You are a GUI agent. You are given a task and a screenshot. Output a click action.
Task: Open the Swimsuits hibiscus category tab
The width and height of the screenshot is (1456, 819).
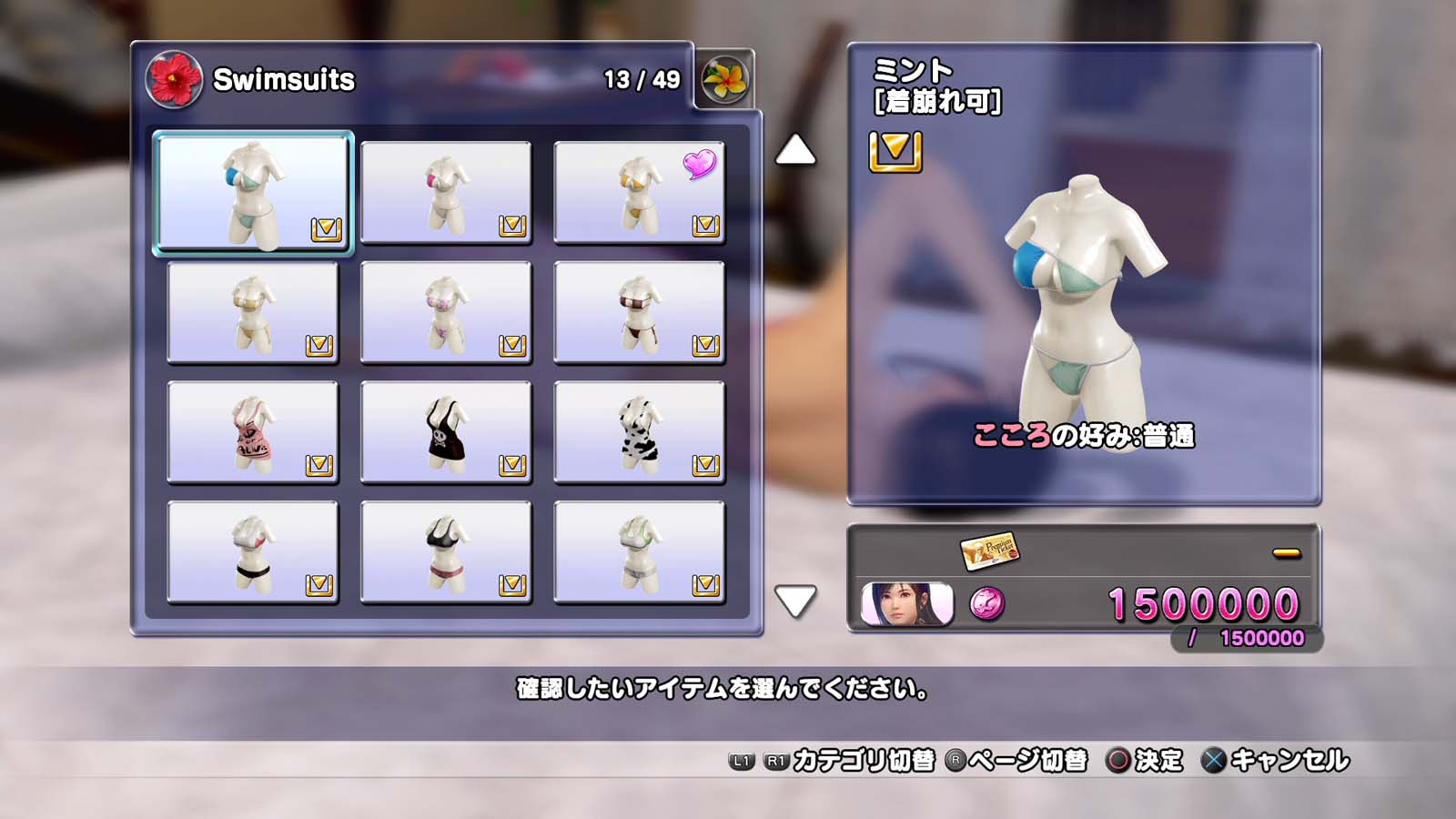174,79
